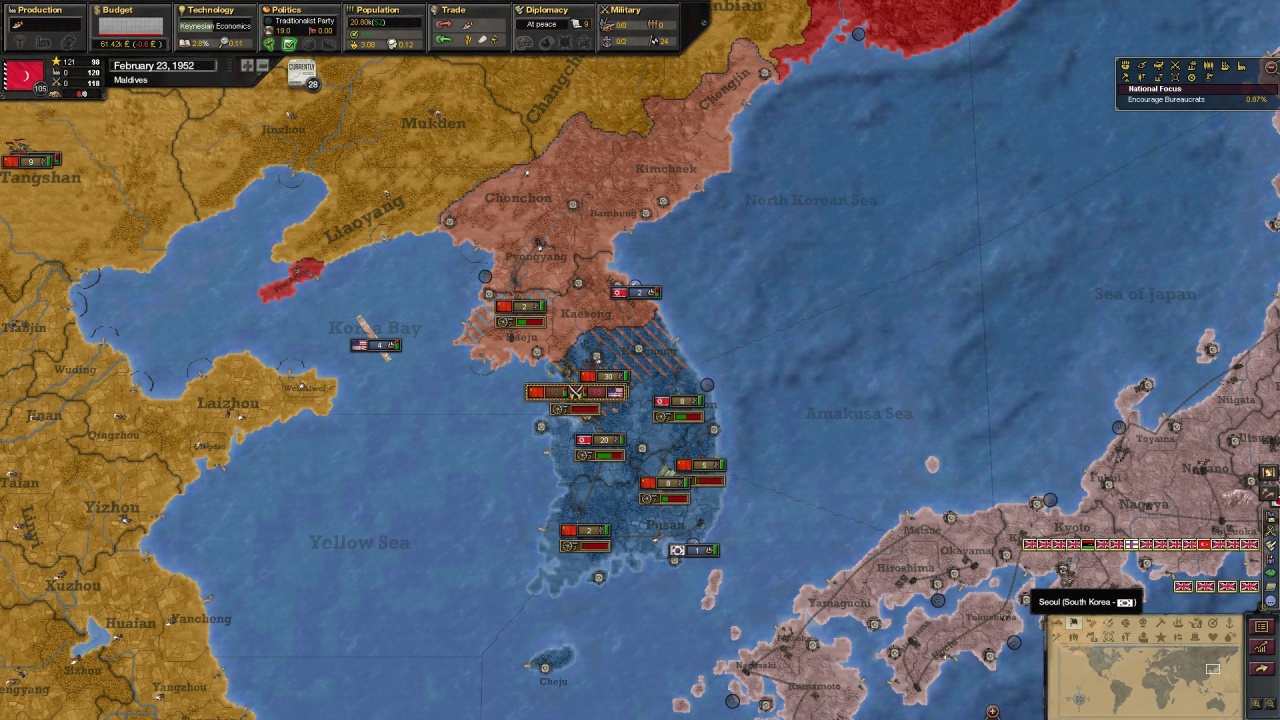Select the US unit stack in Korea Bay
Viewport: 1280px width, 720px height.
pos(376,345)
